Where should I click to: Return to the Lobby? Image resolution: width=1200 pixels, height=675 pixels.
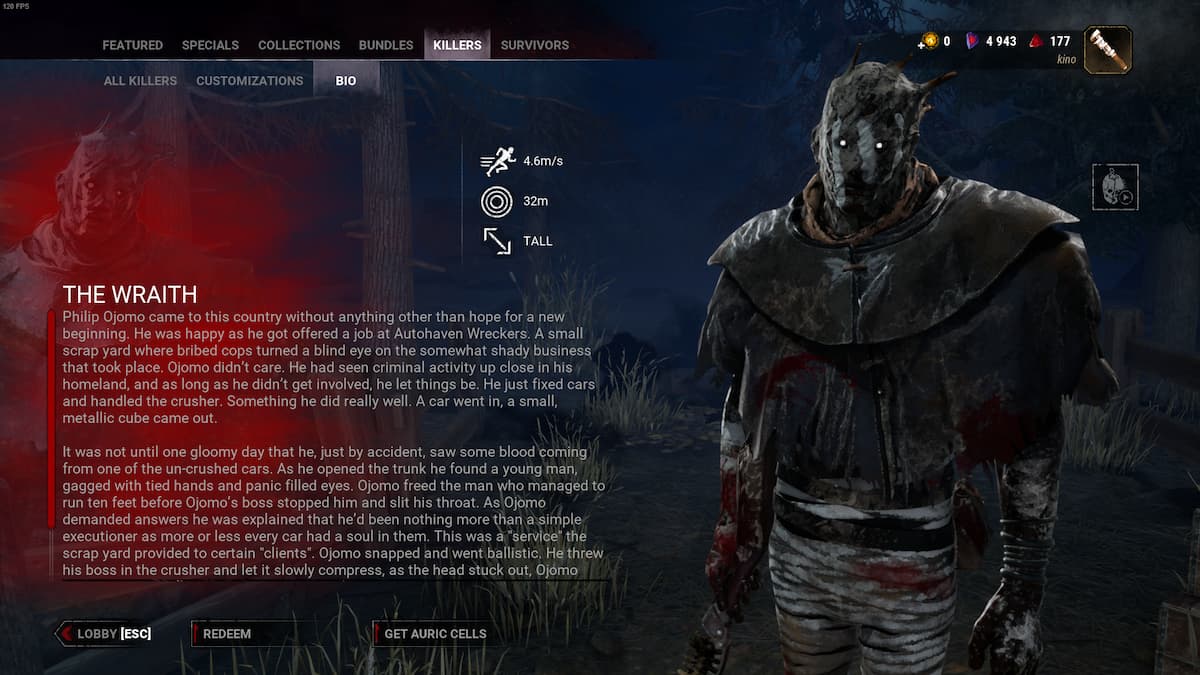(x=106, y=633)
